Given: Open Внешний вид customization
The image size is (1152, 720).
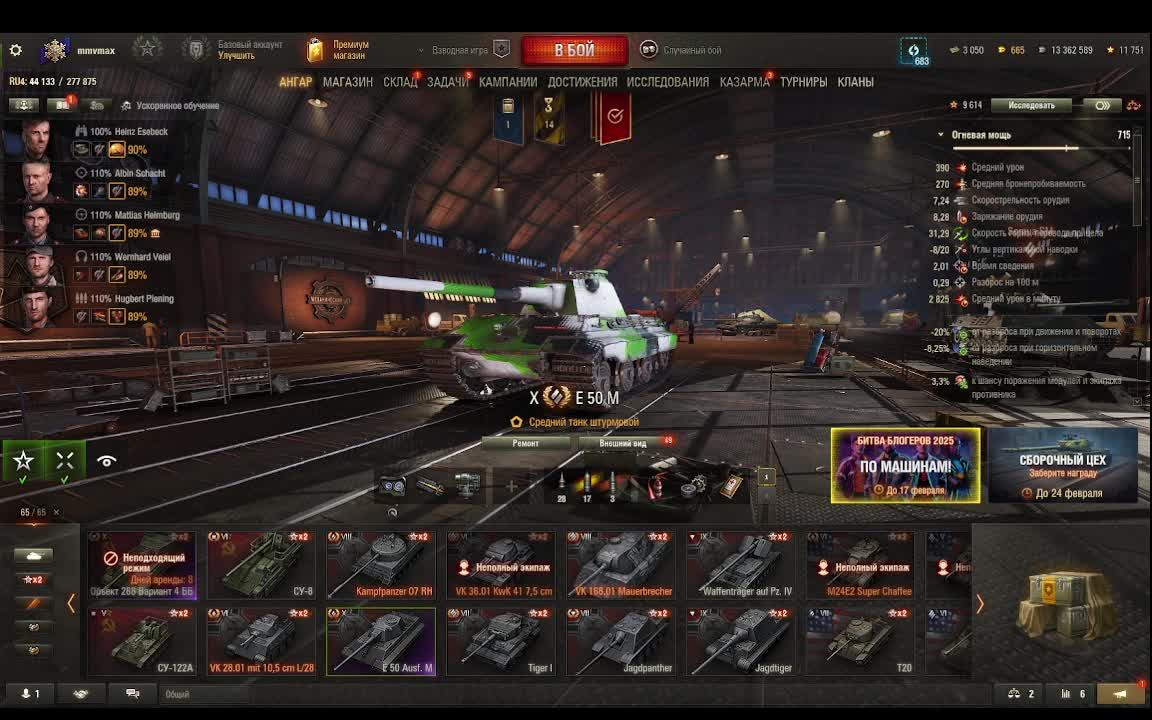Looking at the screenshot, I should point(623,443).
